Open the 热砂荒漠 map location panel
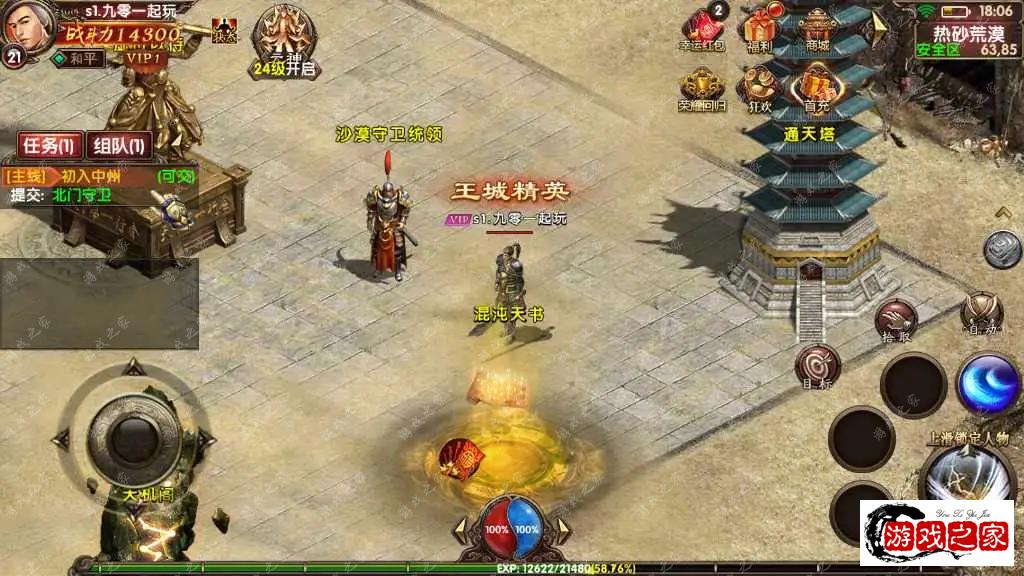Screen dimensions: 1024x576 tap(966, 39)
